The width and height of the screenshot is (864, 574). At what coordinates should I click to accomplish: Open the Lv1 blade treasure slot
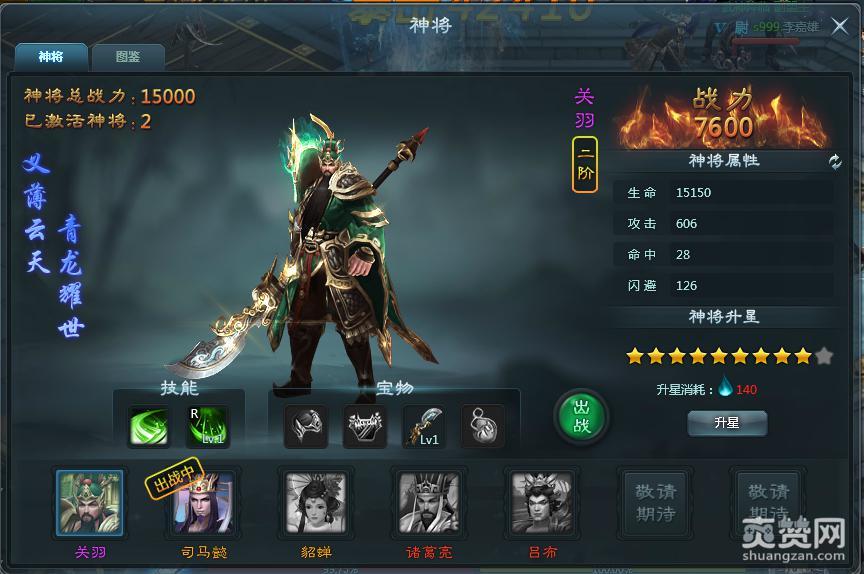click(x=424, y=427)
